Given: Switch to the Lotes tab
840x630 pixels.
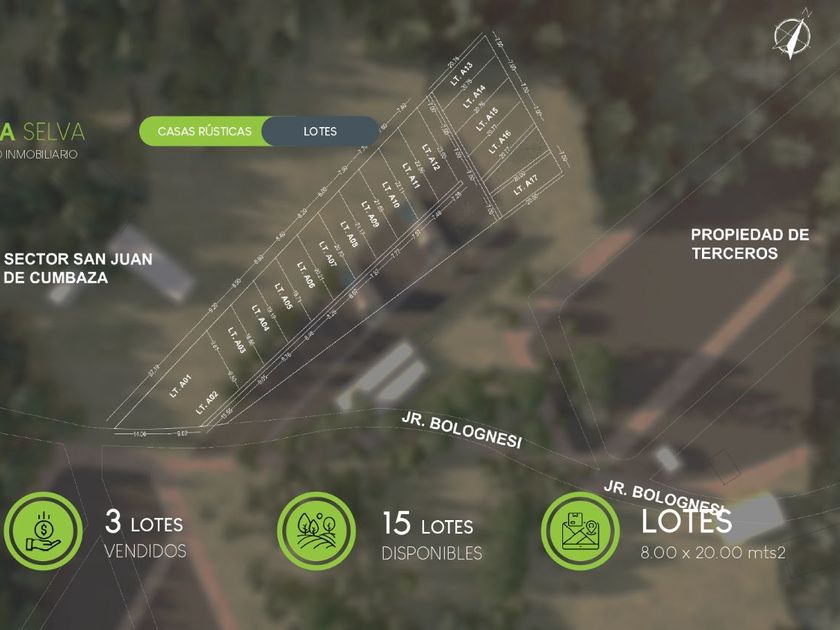Looking at the screenshot, I should [x=320, y=131].
